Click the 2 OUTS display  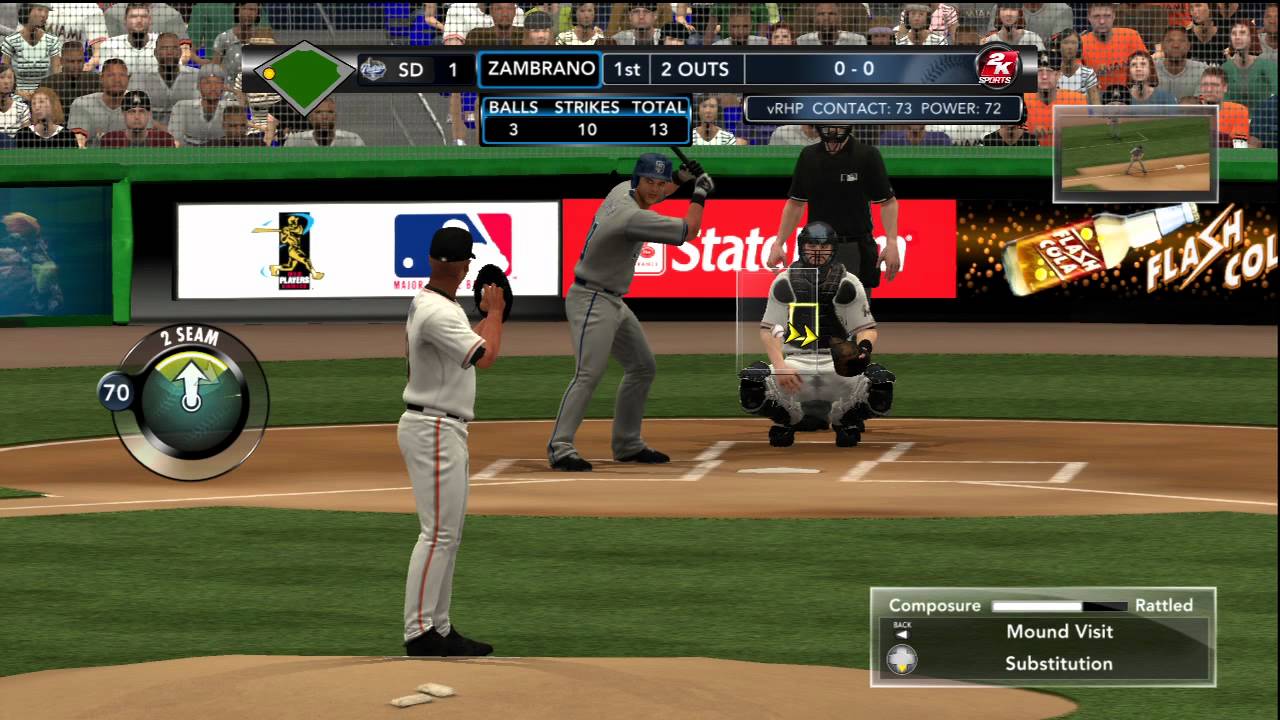click(697, 69)
